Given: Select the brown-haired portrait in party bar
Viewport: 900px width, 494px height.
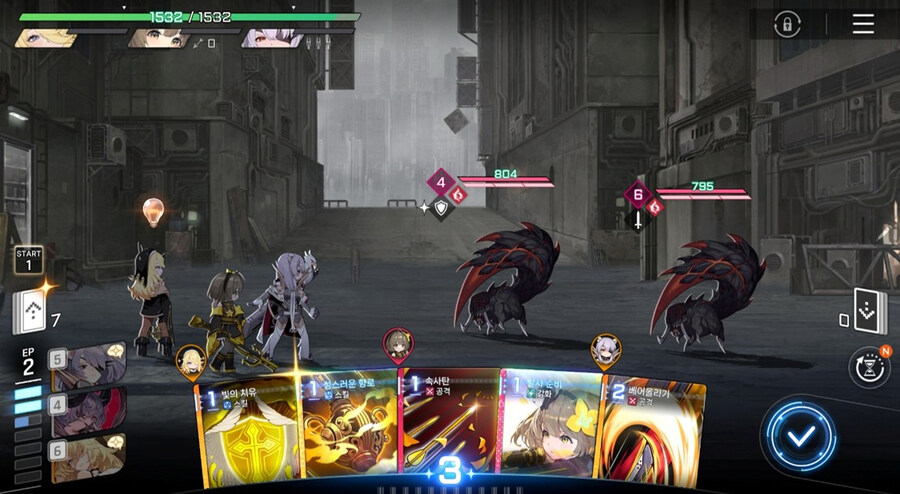Looking at the screenshot, I should click(160, 39).
